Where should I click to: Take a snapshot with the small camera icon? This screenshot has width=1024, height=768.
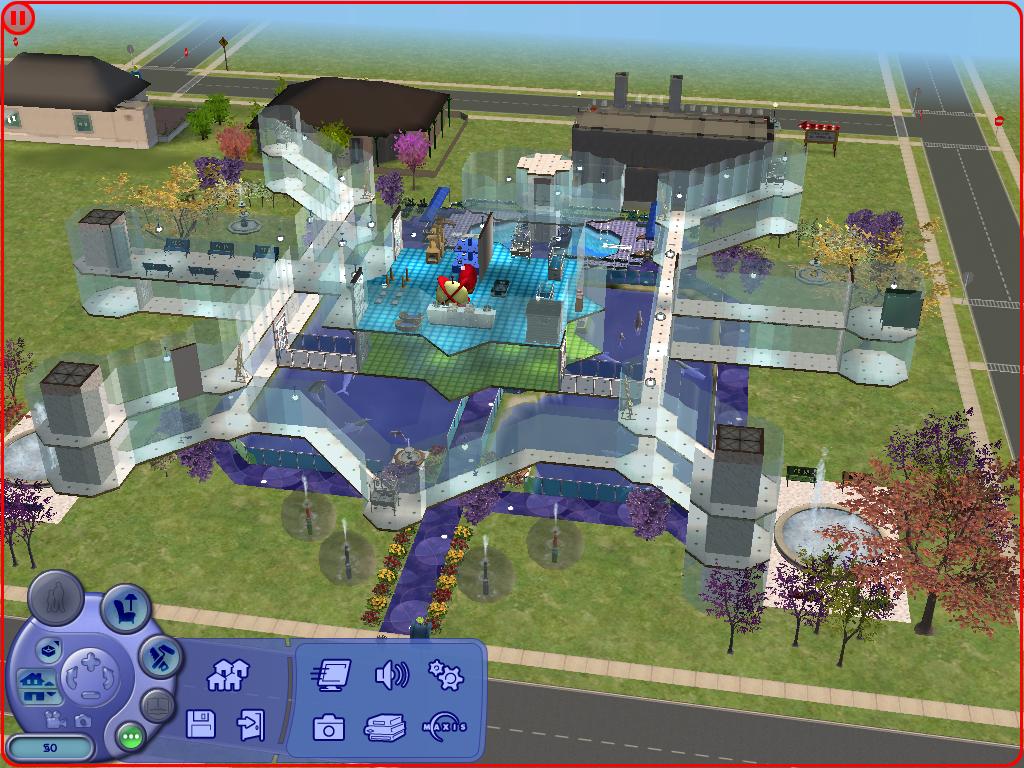coord(82,719)
